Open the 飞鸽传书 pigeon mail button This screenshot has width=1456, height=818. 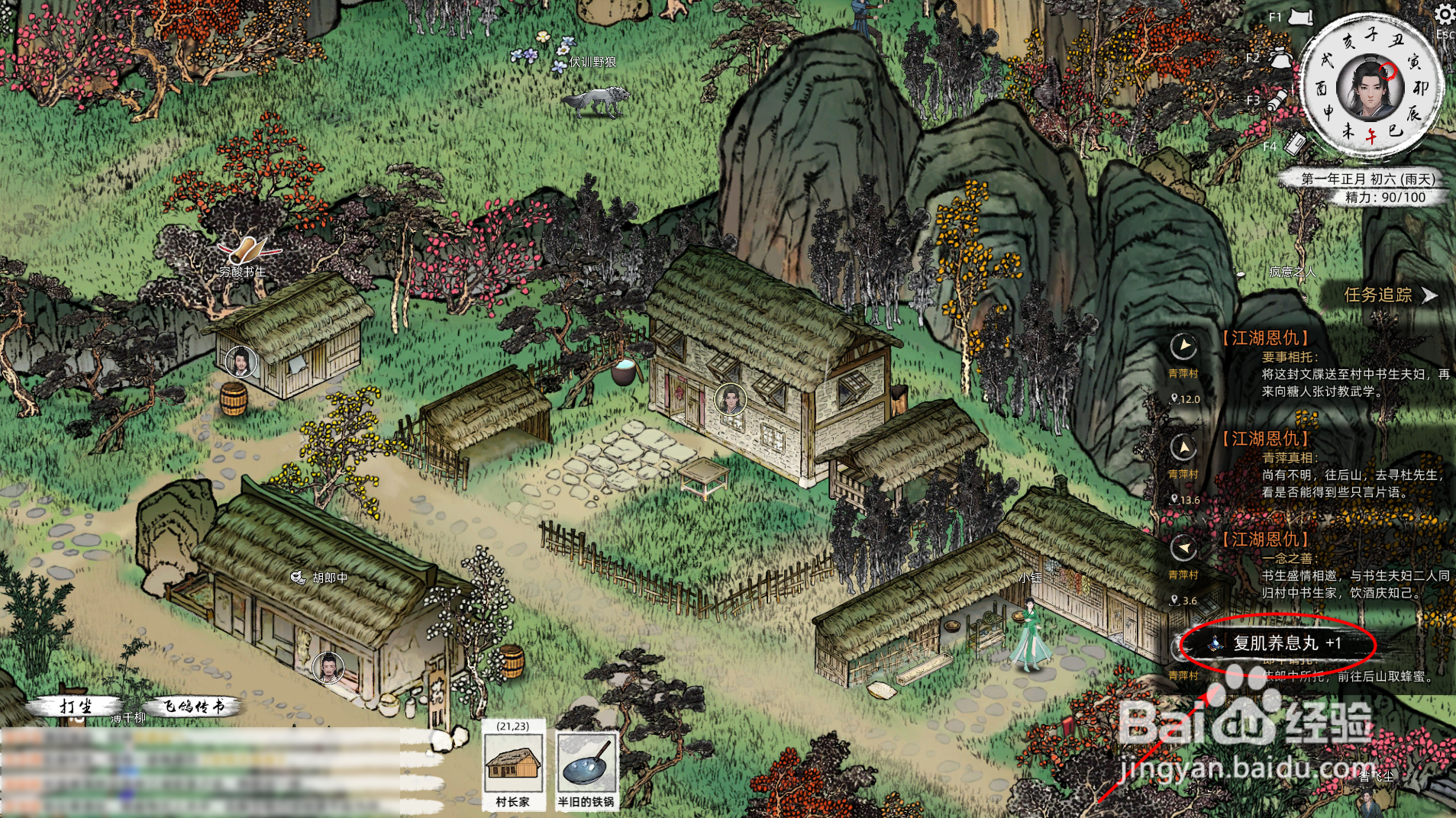194,707
